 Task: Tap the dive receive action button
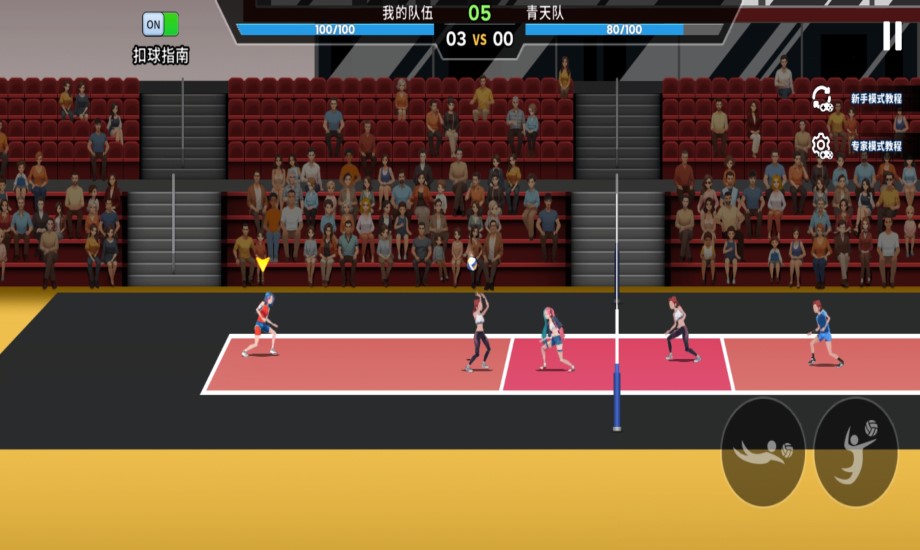(x=763, y=452)
